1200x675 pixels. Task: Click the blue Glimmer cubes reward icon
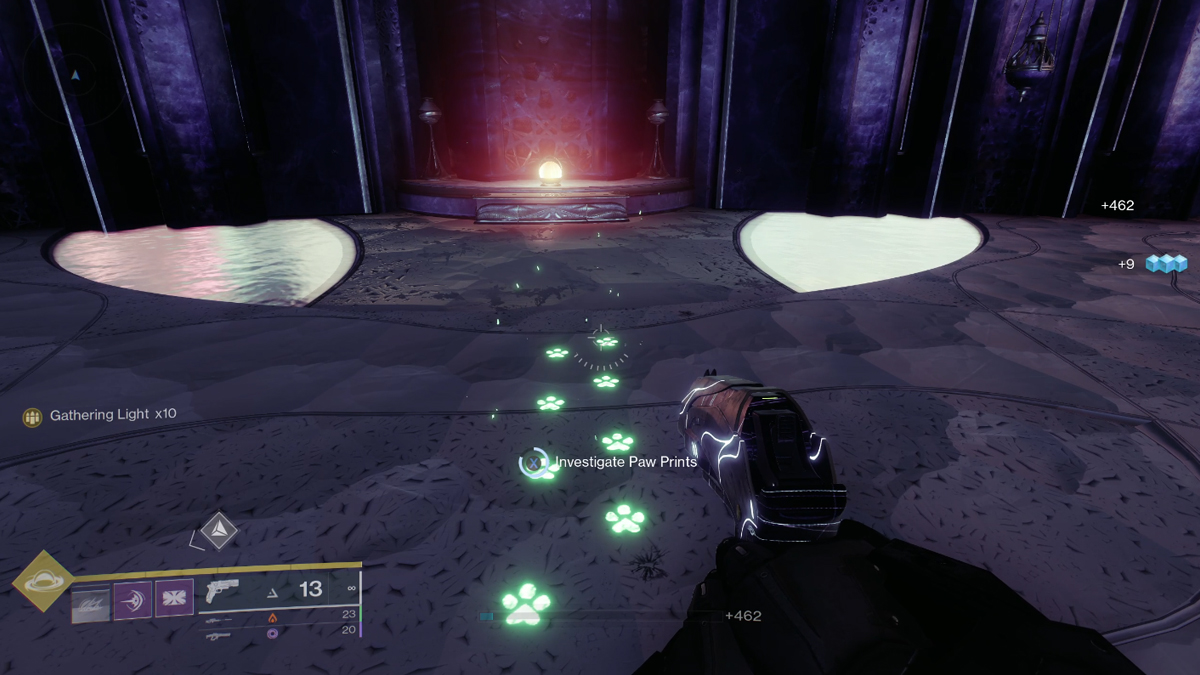[x=1164, y=263]
